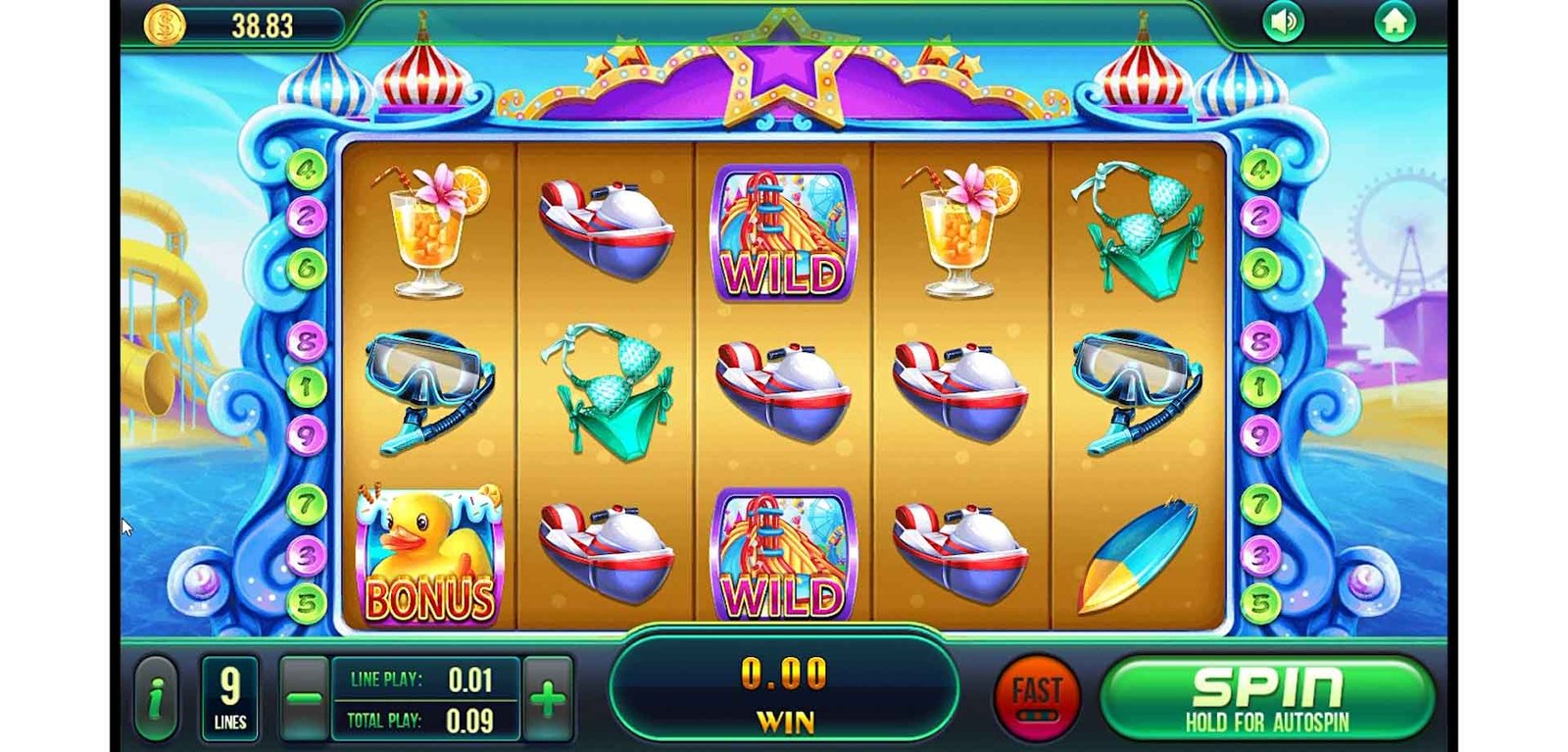Image resolution: width=1568 pixels, height=752 pixels.
Task: Increase line play with the plus button
Action: (548, 698)
